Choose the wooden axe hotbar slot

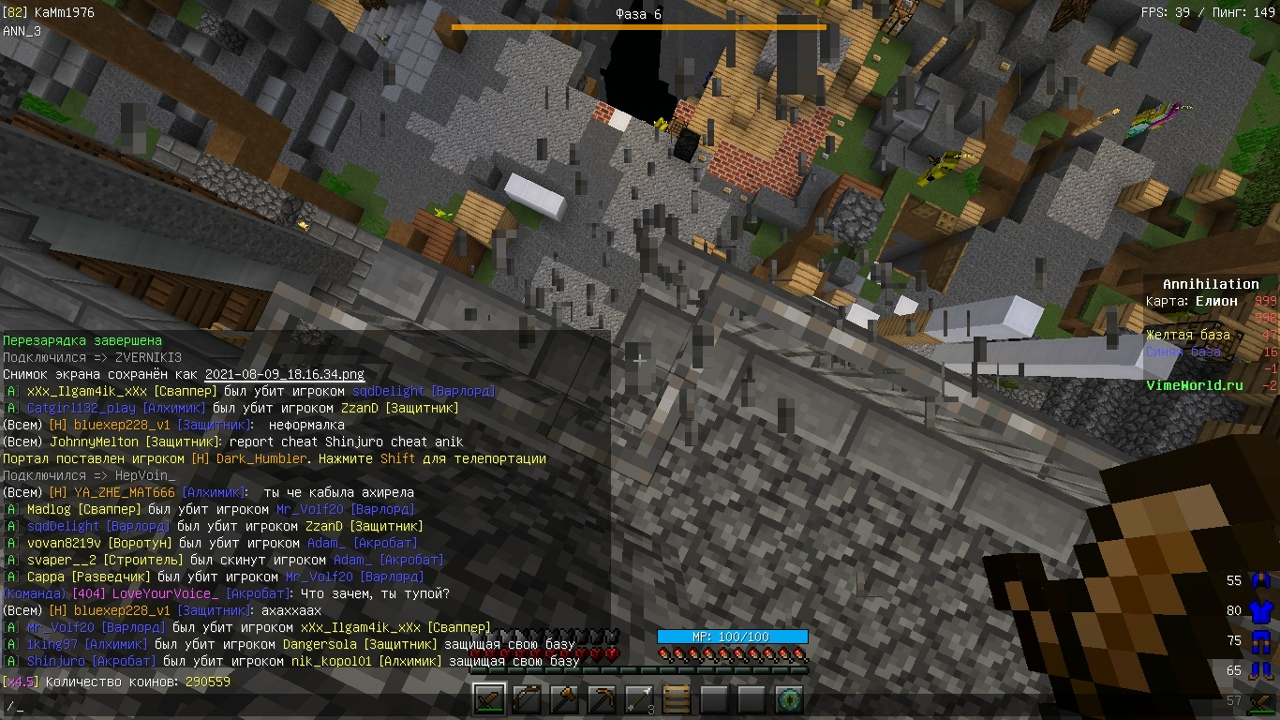[x=565, y=699]
